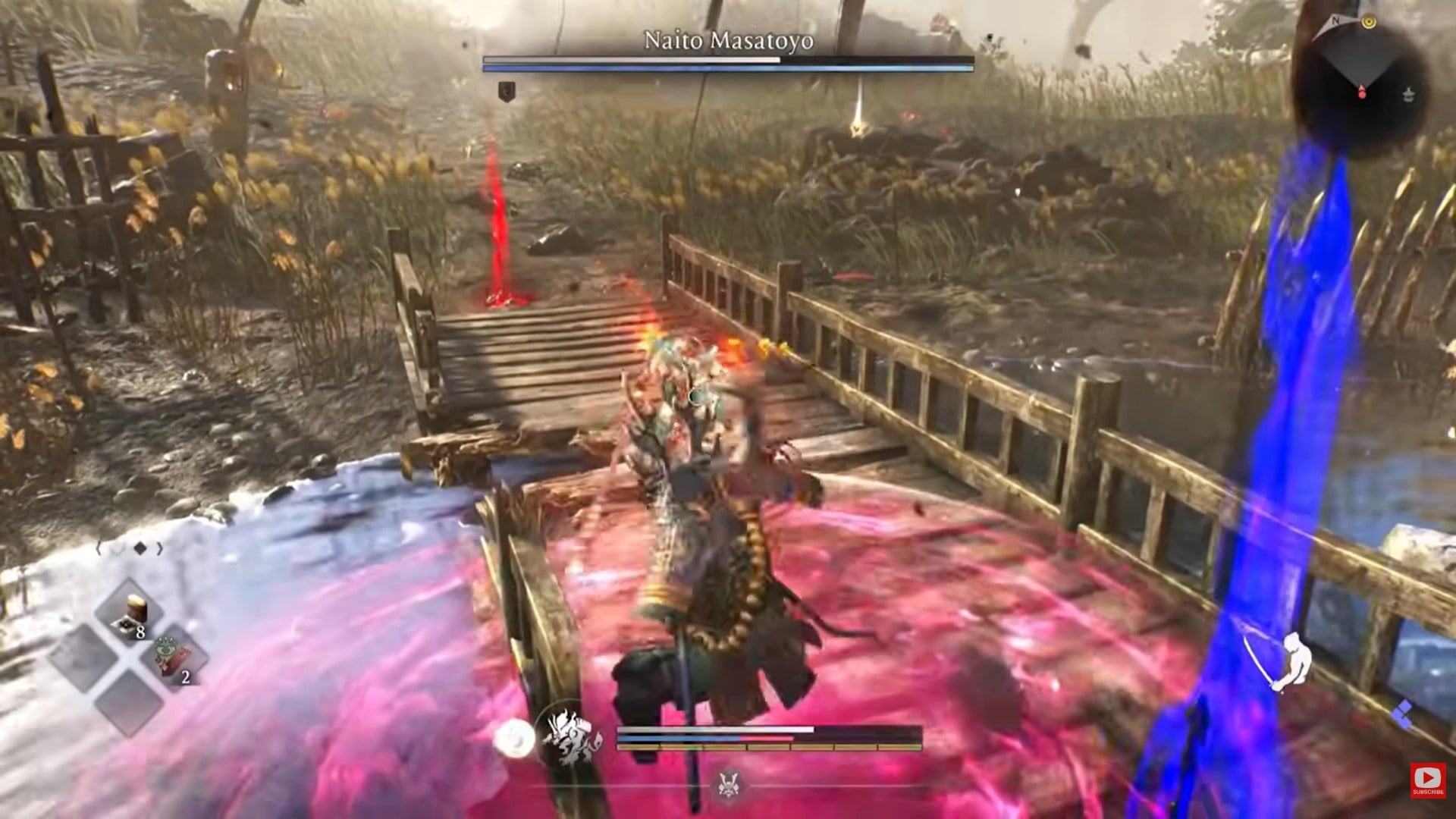Click the pagoda marker on the compass
The height and width of the screenshot is (819, 1456).
1408,94
